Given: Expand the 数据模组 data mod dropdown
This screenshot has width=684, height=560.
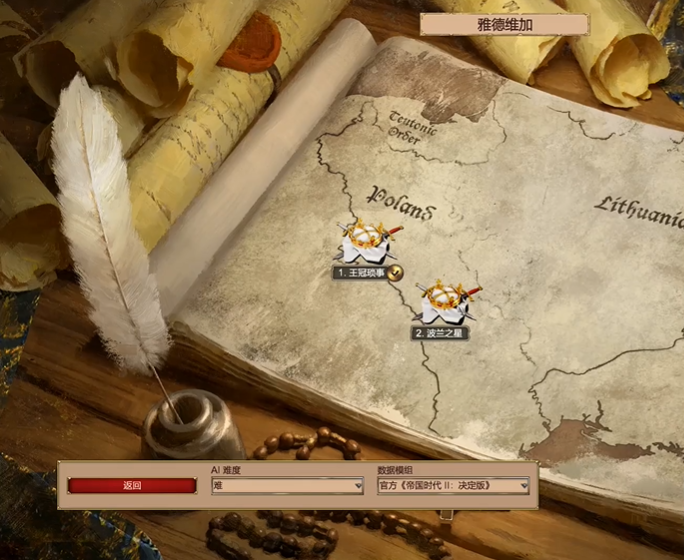Looking at the screenshot, I should point(453,486).
